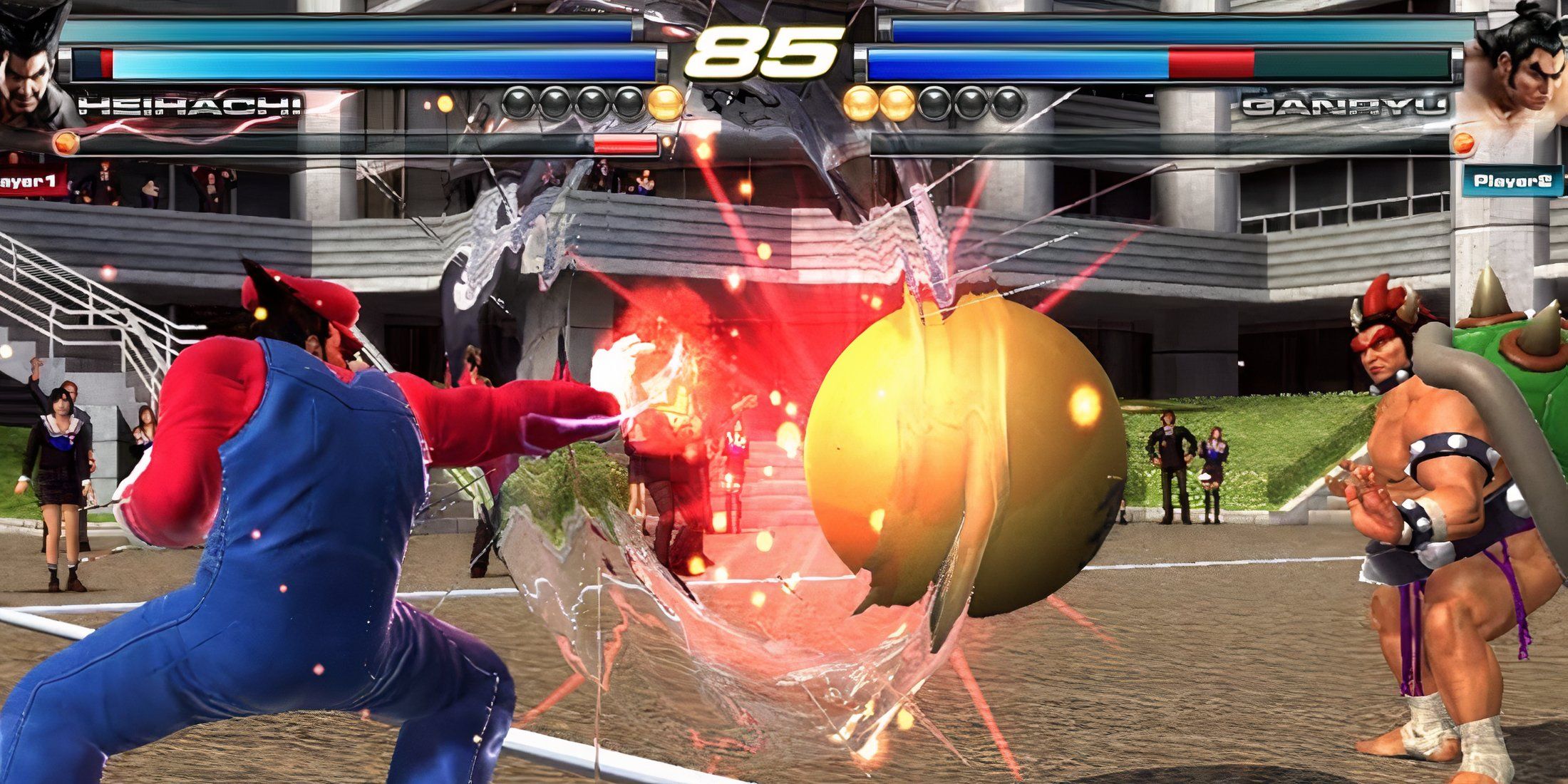Image resolution: width=1568 pixels, height=784 pixels.
Task: Click Heihachi's orange rage orb under his nameplate
Action: pyautogui.click(x=66, y=144)
